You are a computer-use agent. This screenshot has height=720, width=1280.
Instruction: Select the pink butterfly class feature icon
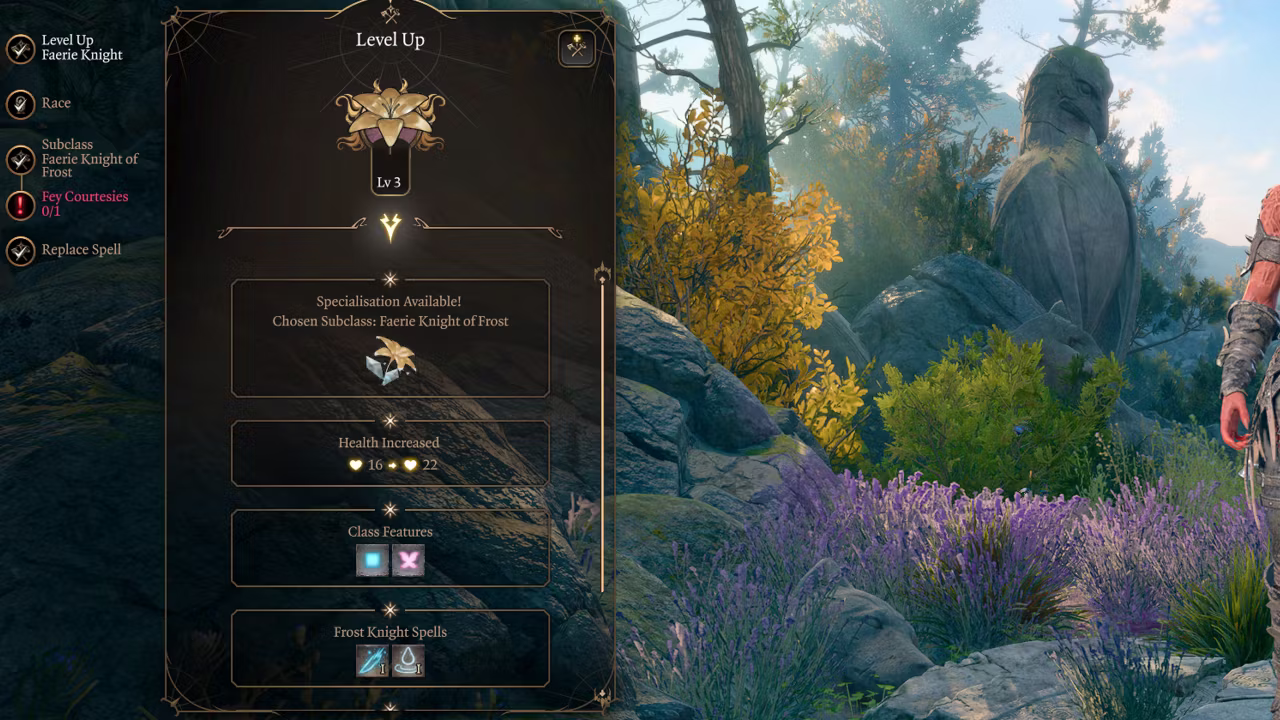click(408, 561)
